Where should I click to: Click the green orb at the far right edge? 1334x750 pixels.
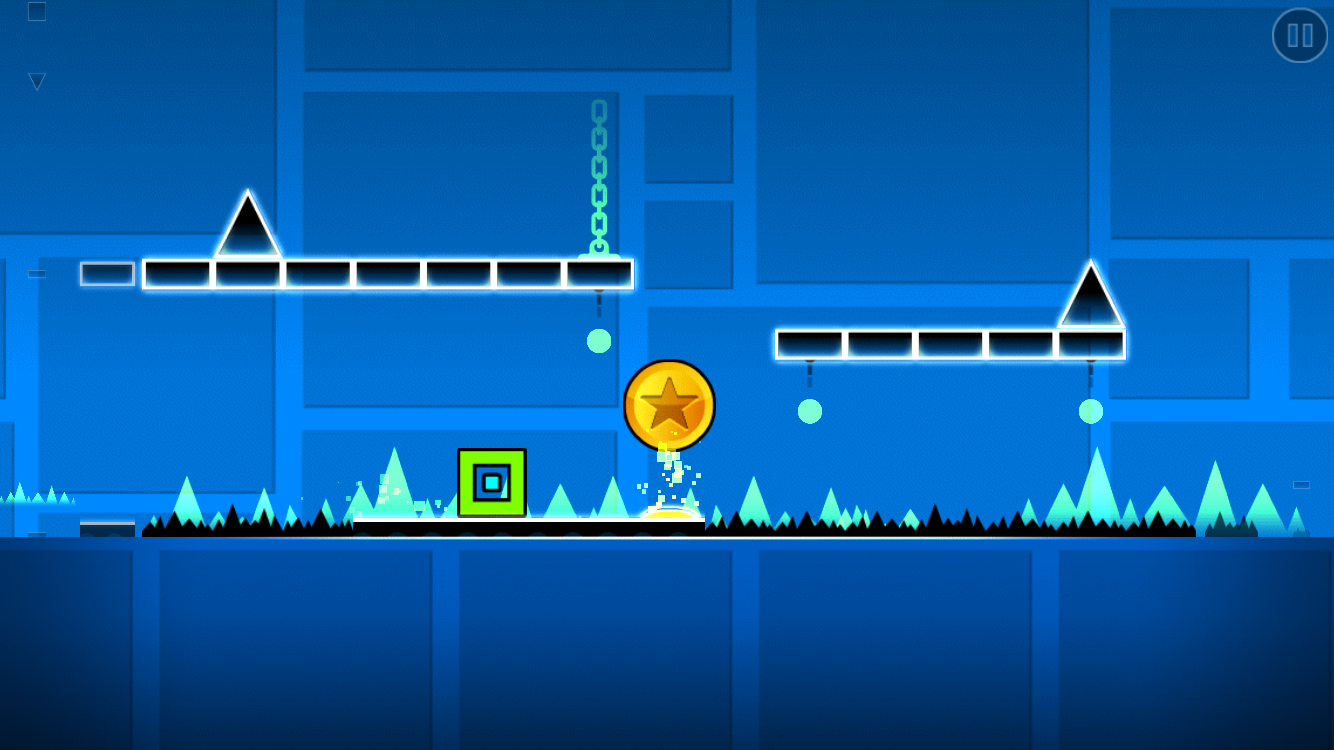tap(1090, 409)
